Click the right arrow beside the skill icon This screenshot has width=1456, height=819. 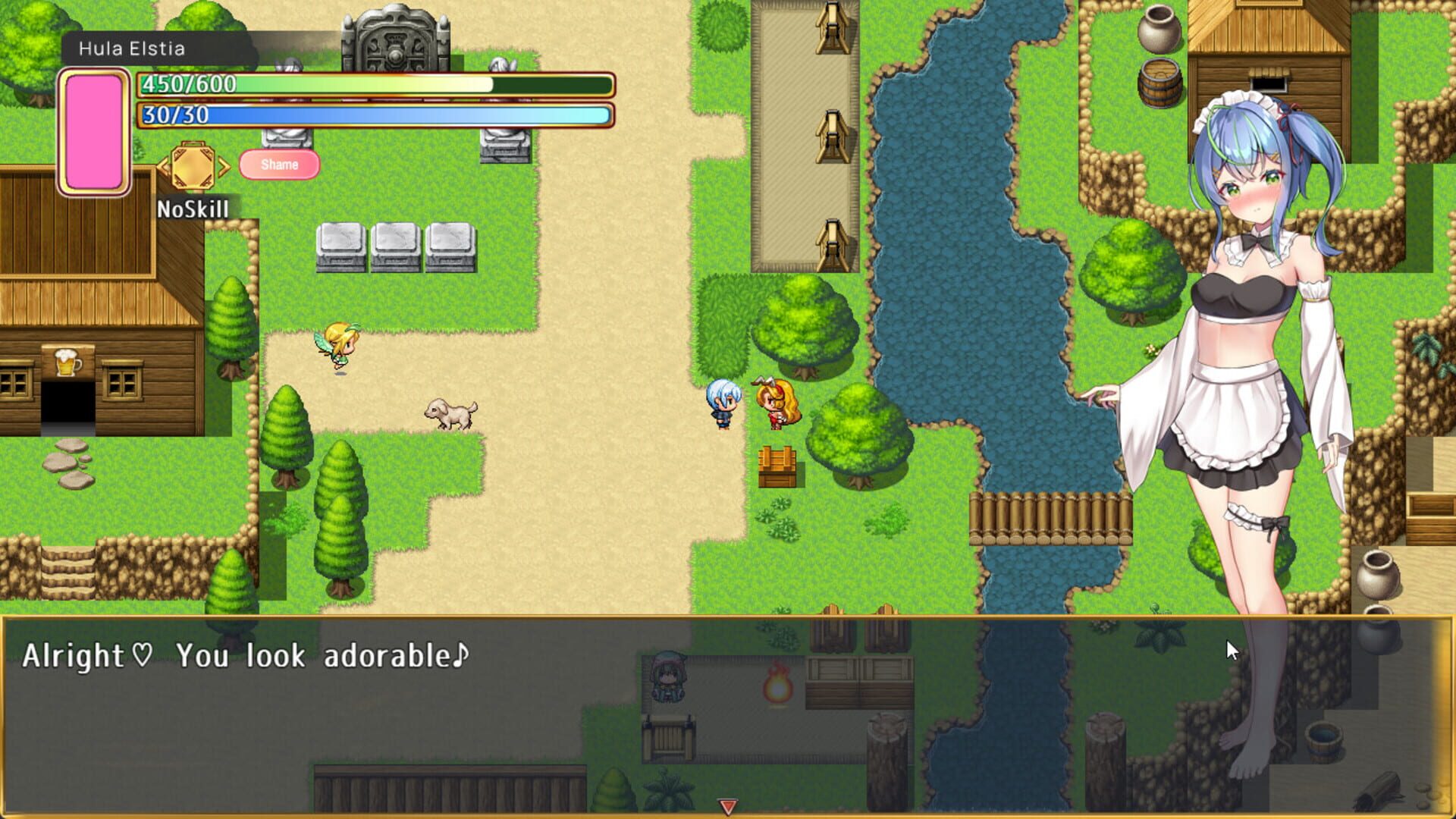(x=222, y=167)
